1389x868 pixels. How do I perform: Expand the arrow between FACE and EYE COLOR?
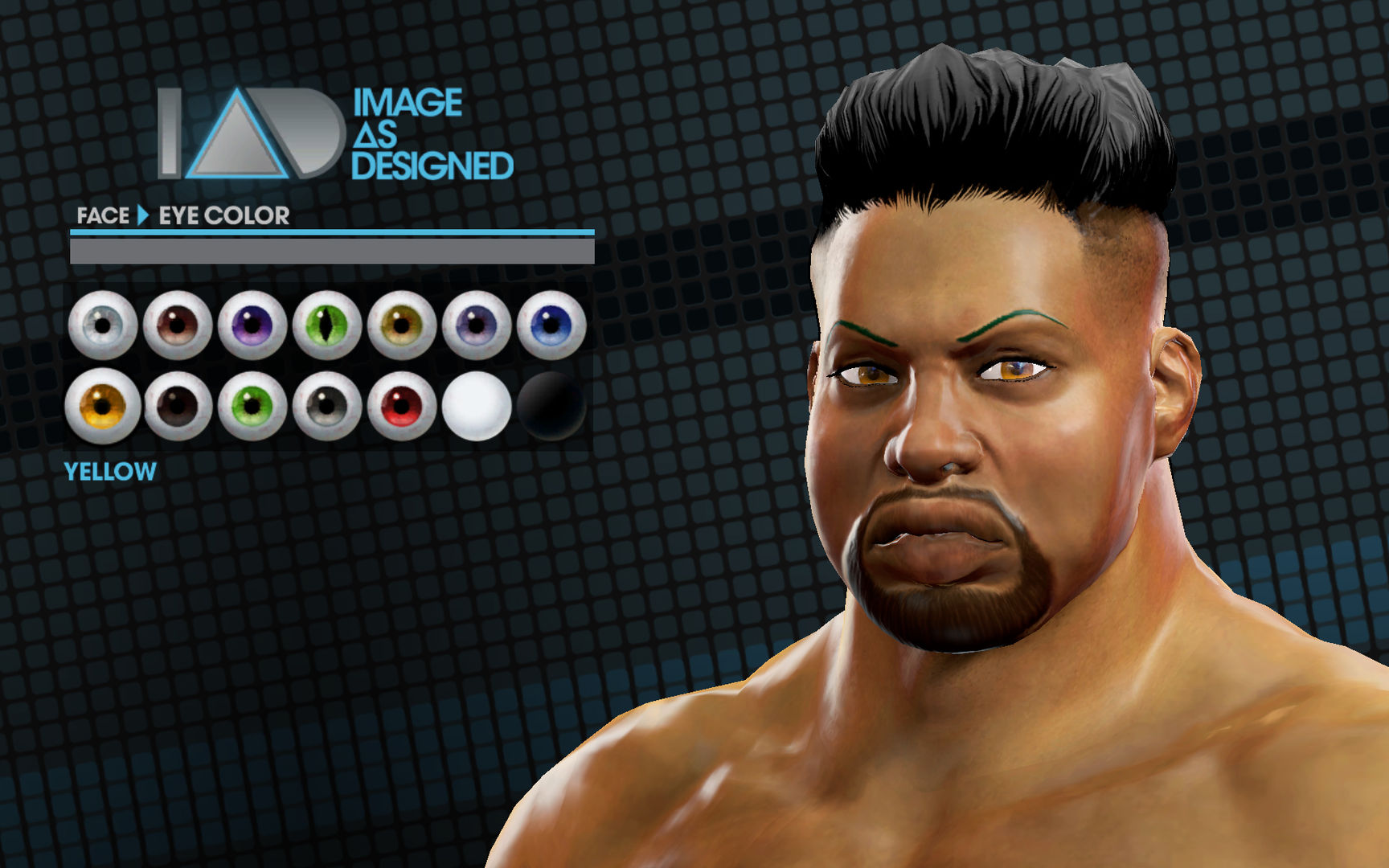click(143, 215)
